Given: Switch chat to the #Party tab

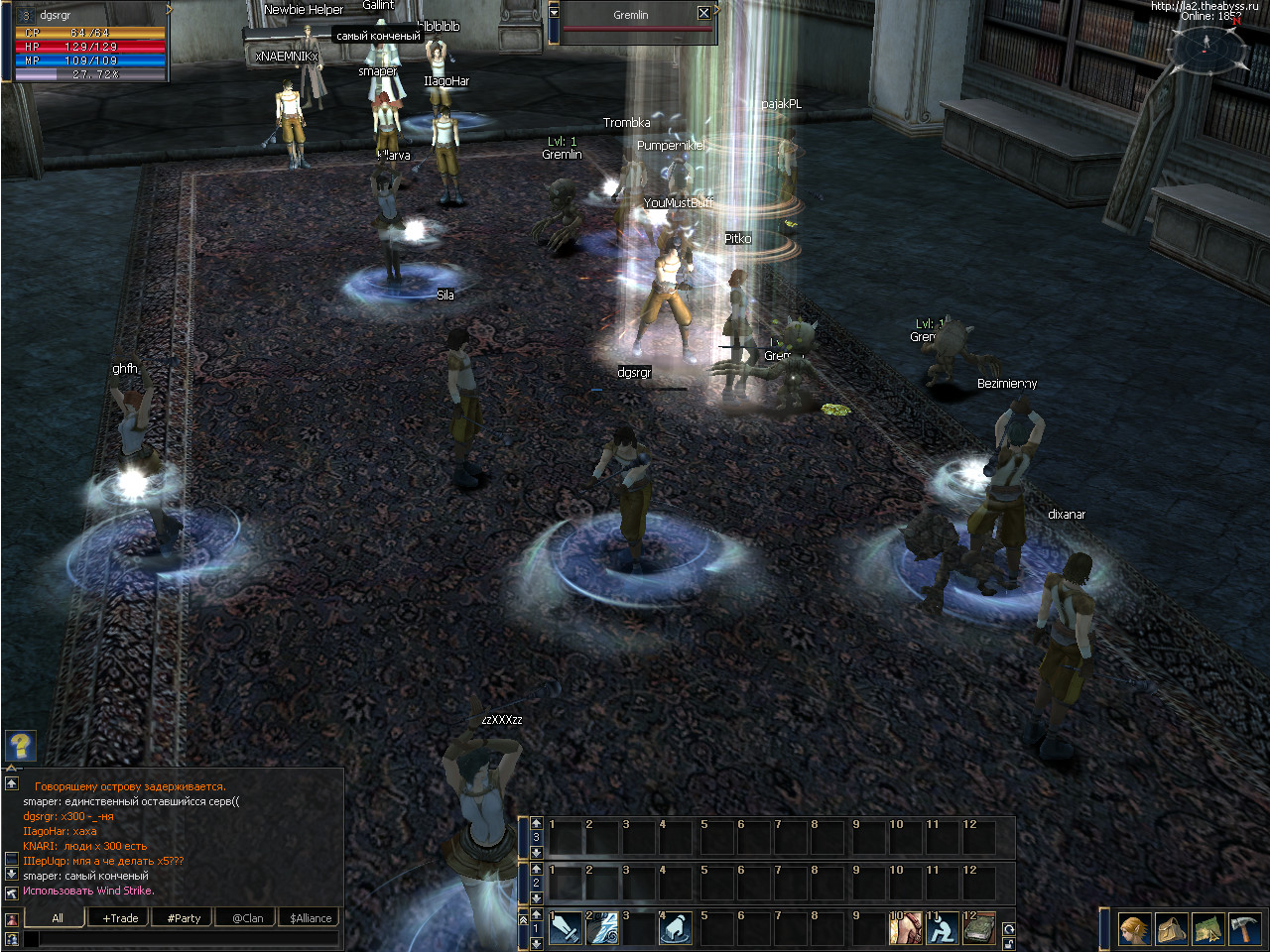Looking at the screenshot, I should pyautogui.click(x=184, y=918).
